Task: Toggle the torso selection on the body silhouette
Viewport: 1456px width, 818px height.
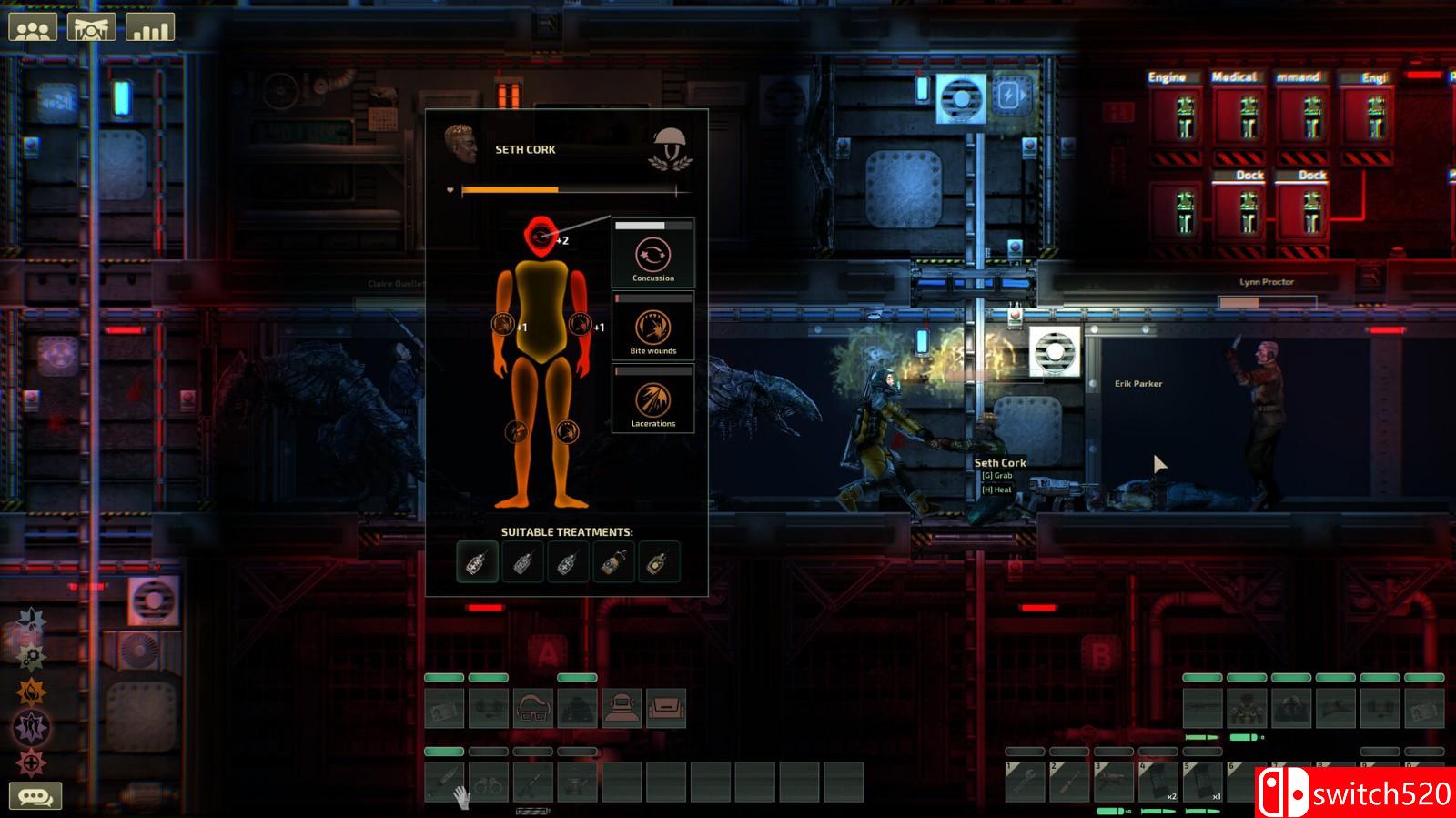Action: coord(542,309)
